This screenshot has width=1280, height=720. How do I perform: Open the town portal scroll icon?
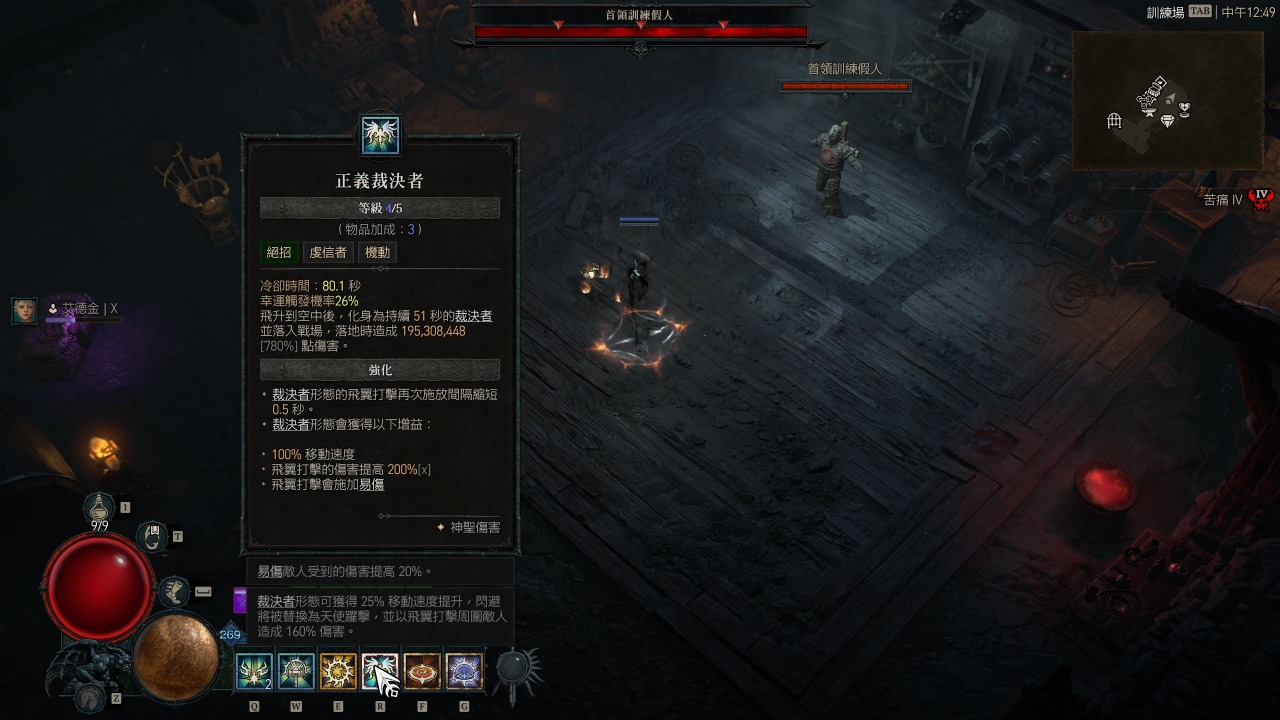click(x=152, y=537)
